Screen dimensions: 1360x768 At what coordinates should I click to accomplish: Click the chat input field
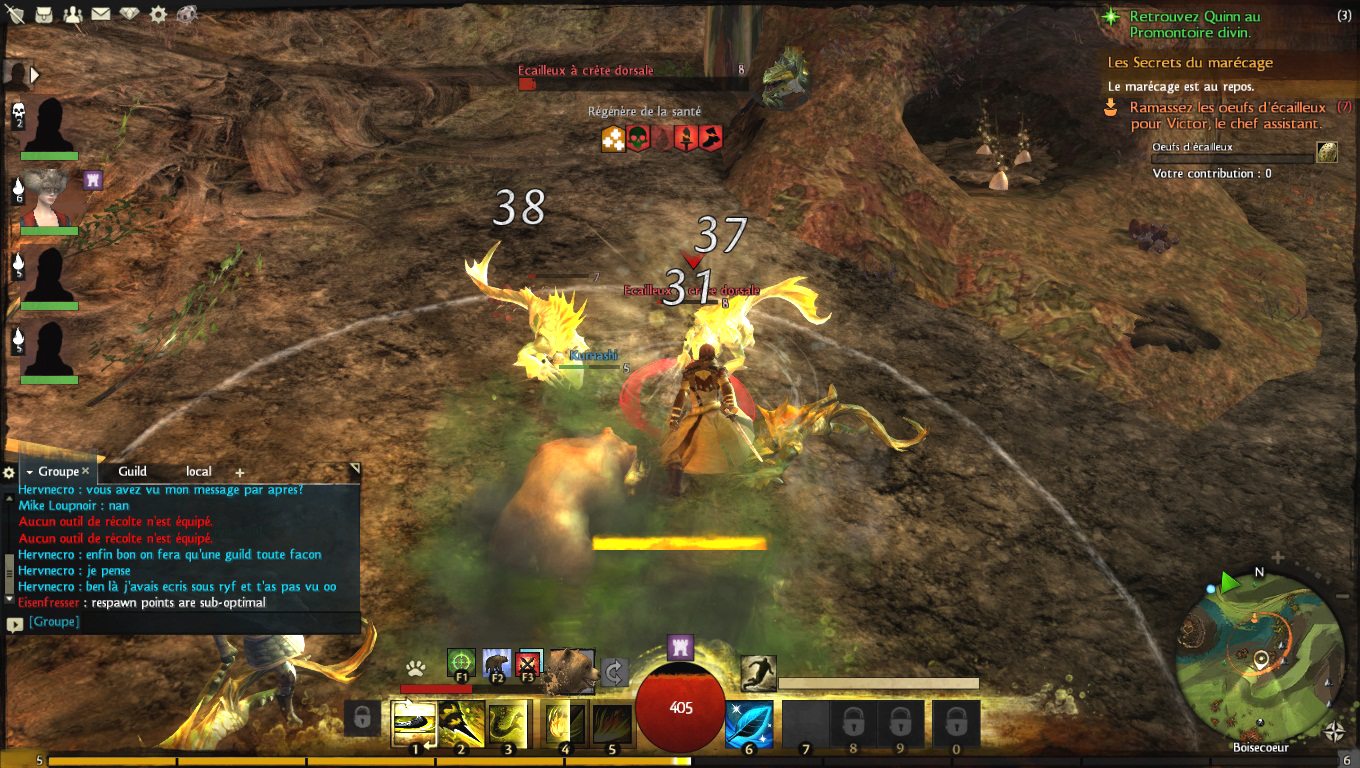tap(190, 622)
